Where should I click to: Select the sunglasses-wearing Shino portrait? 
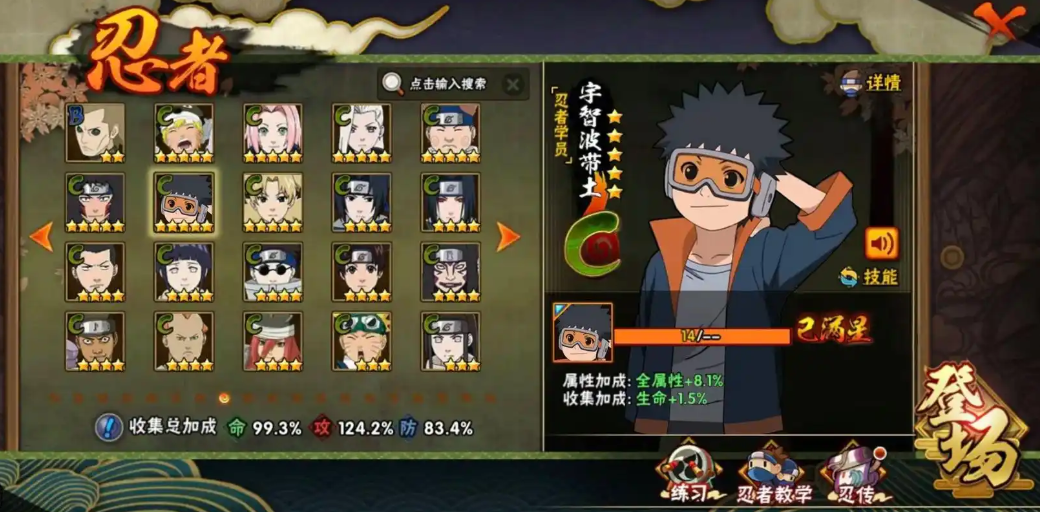[x=273, y=271]
